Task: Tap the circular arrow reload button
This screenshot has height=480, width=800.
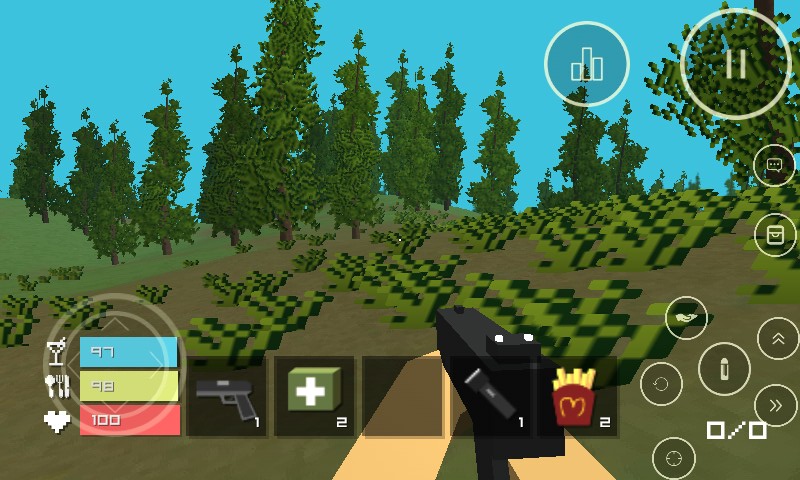Action: pos(661,383)
